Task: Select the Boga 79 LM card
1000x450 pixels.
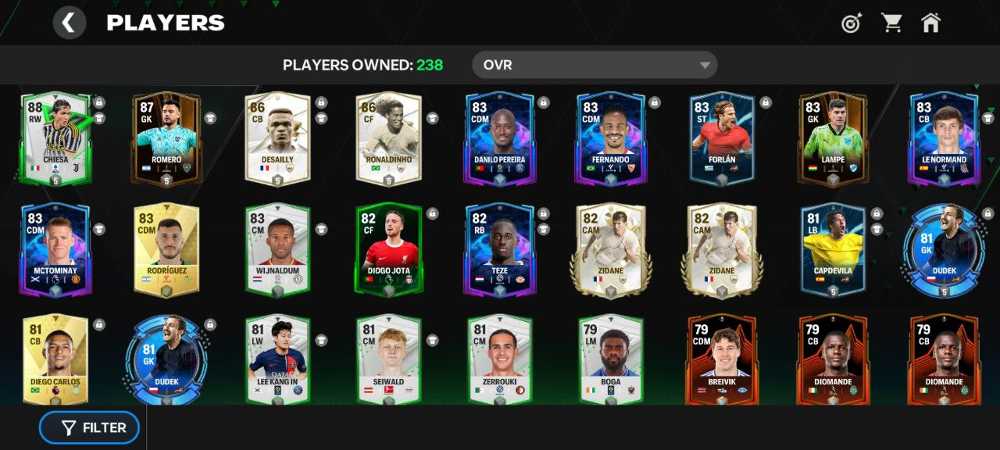Action: (x=610, y=360)
